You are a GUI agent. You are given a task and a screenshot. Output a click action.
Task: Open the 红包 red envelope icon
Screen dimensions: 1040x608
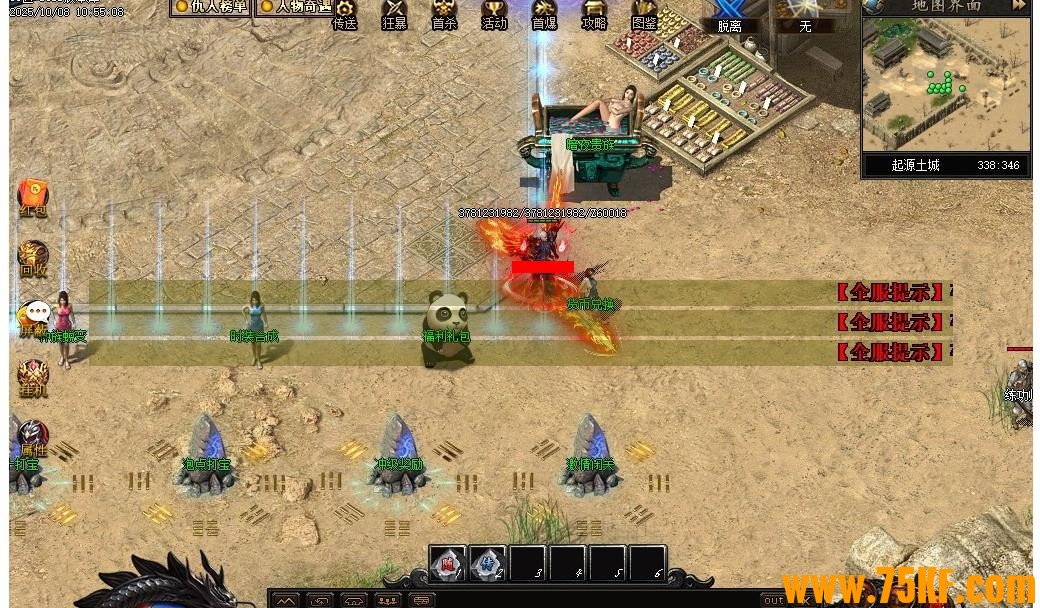33,197
